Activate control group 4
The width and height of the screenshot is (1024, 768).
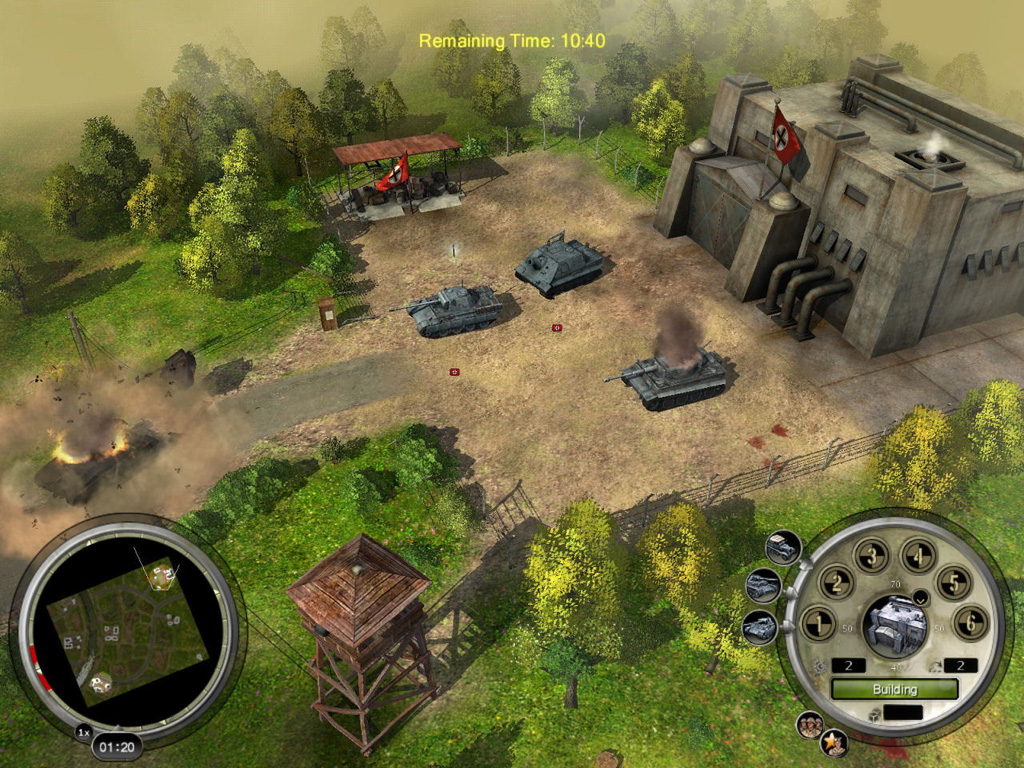[918, 556]
